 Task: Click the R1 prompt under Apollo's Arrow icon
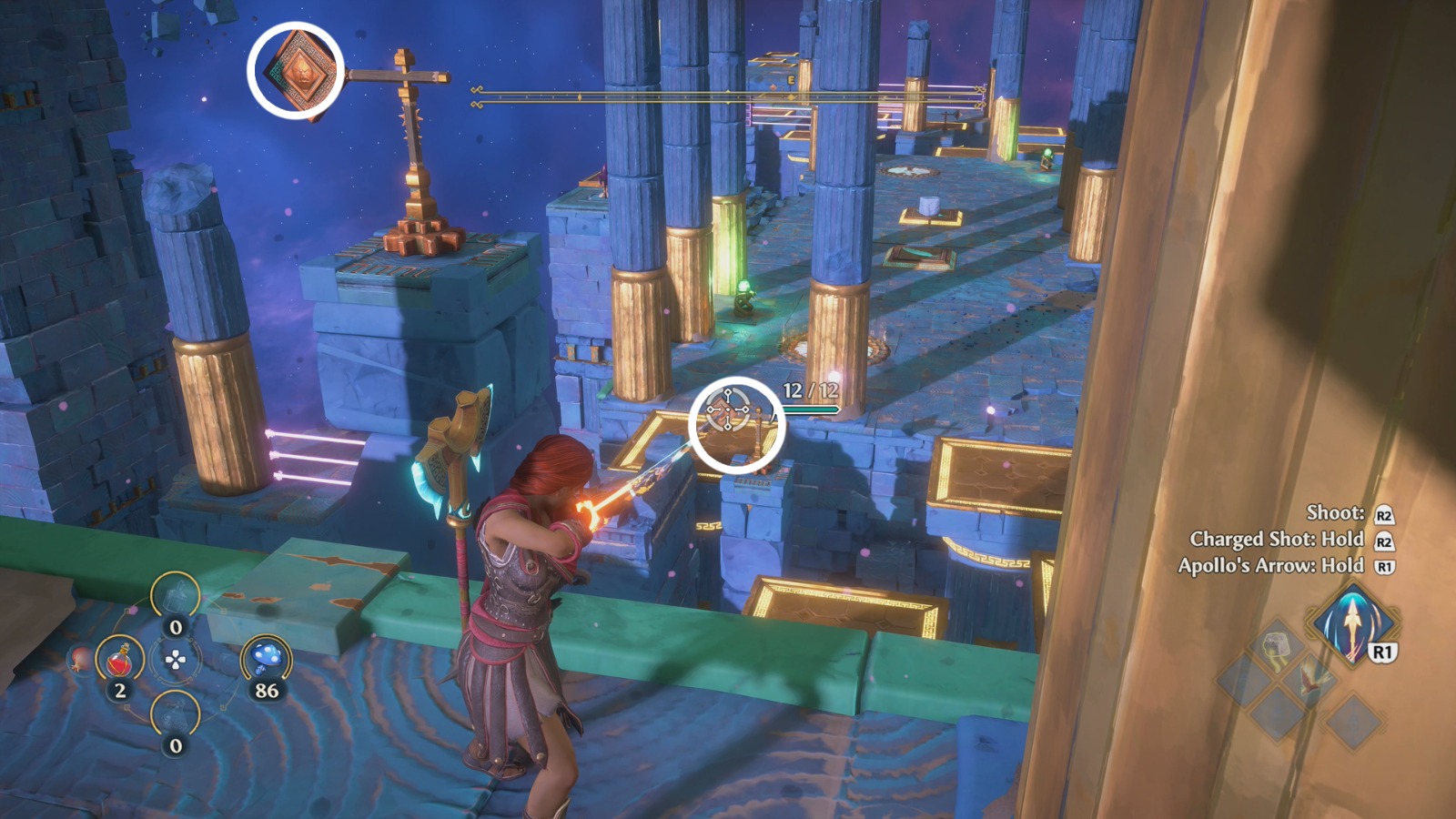(1382, 652)
